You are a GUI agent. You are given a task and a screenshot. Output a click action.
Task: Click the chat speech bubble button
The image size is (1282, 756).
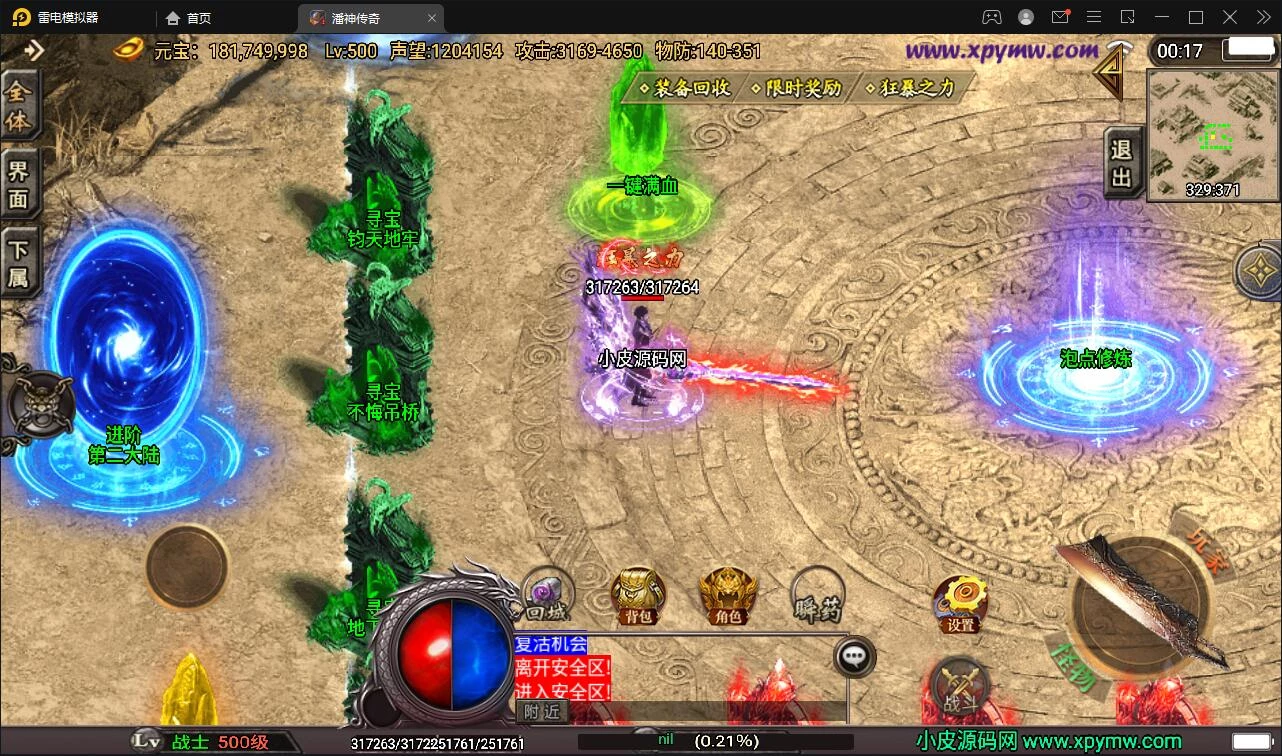(x=853, y=656)
